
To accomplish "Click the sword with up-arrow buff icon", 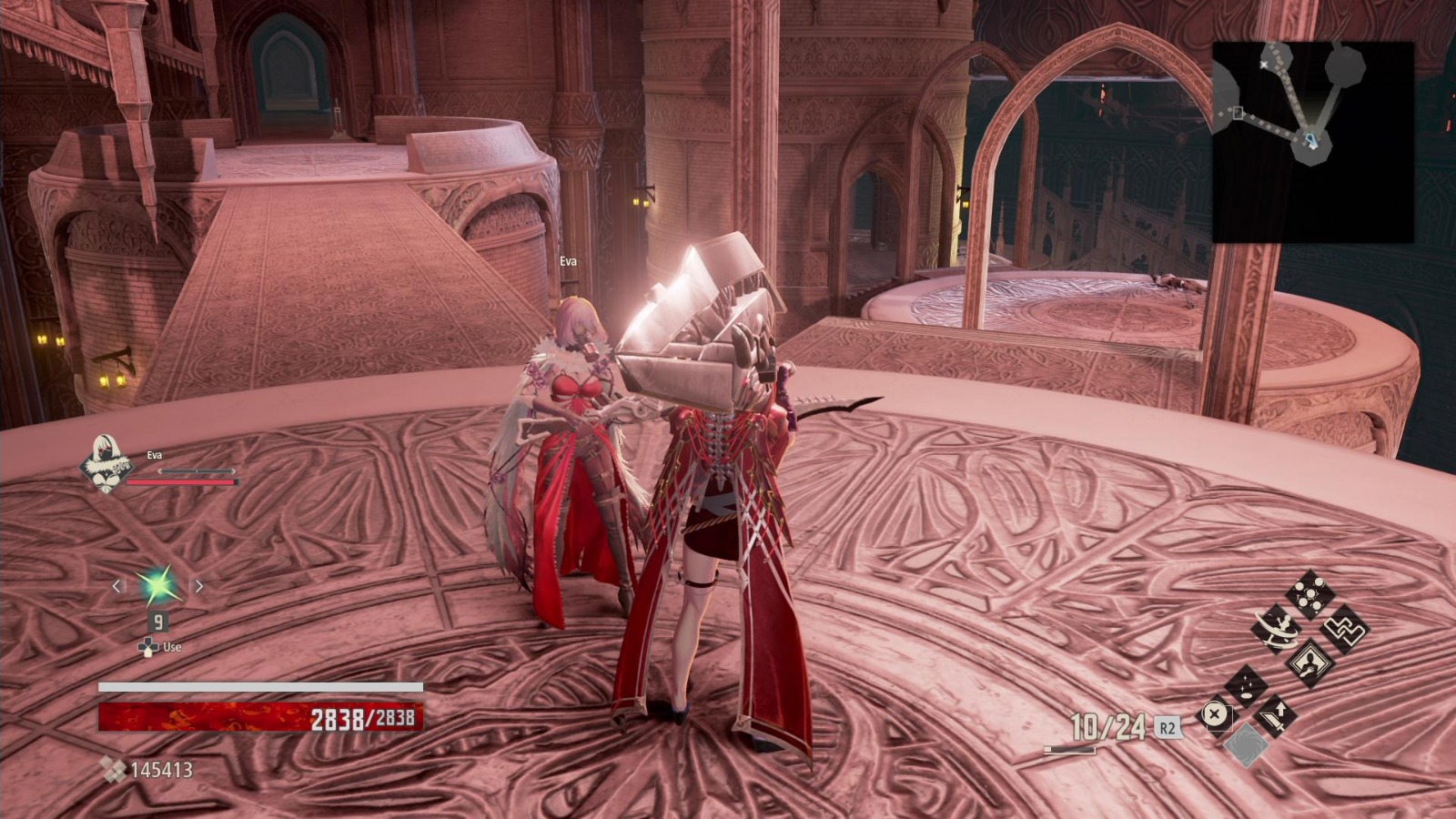I will 1278,718.
